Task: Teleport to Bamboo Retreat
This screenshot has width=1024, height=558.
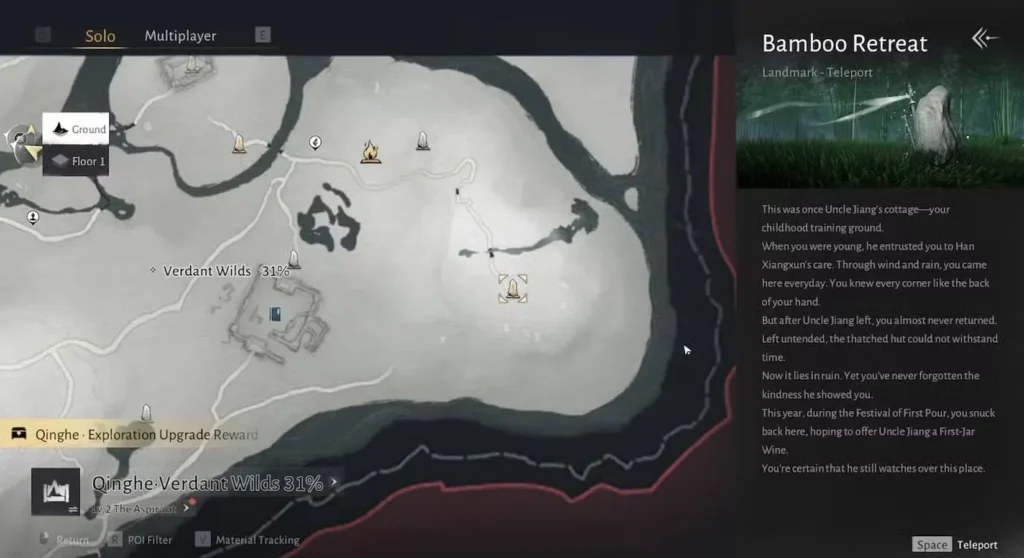Action: pos(956,545)
